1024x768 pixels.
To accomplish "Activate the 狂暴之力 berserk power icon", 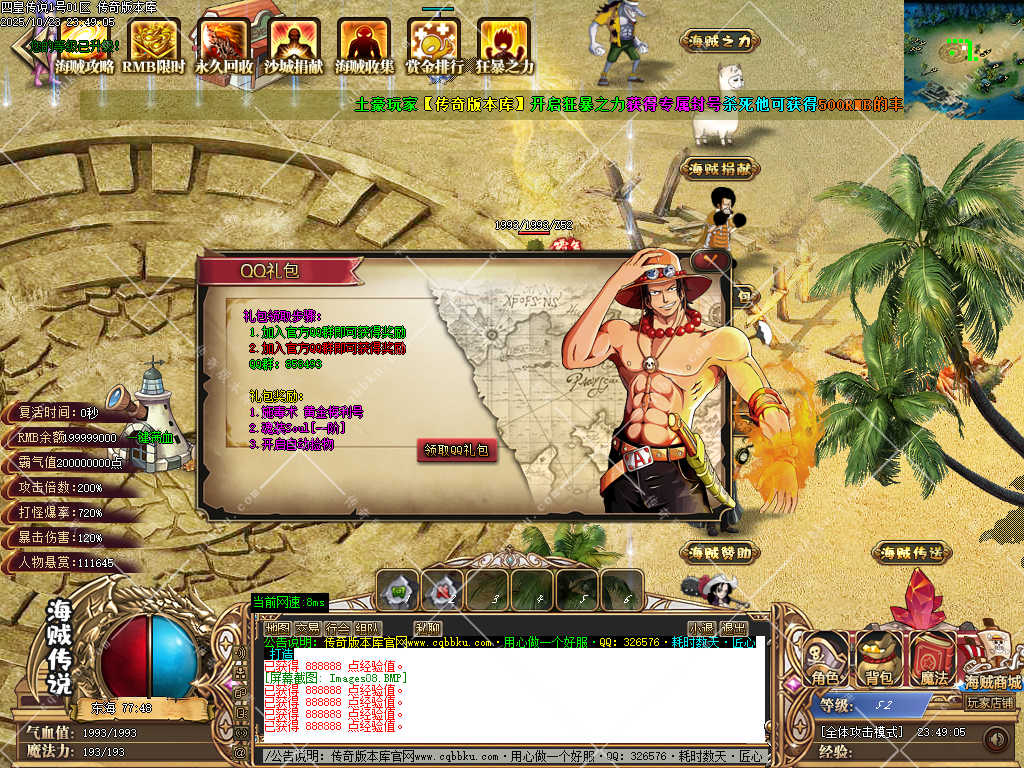I will click(504, 47).
